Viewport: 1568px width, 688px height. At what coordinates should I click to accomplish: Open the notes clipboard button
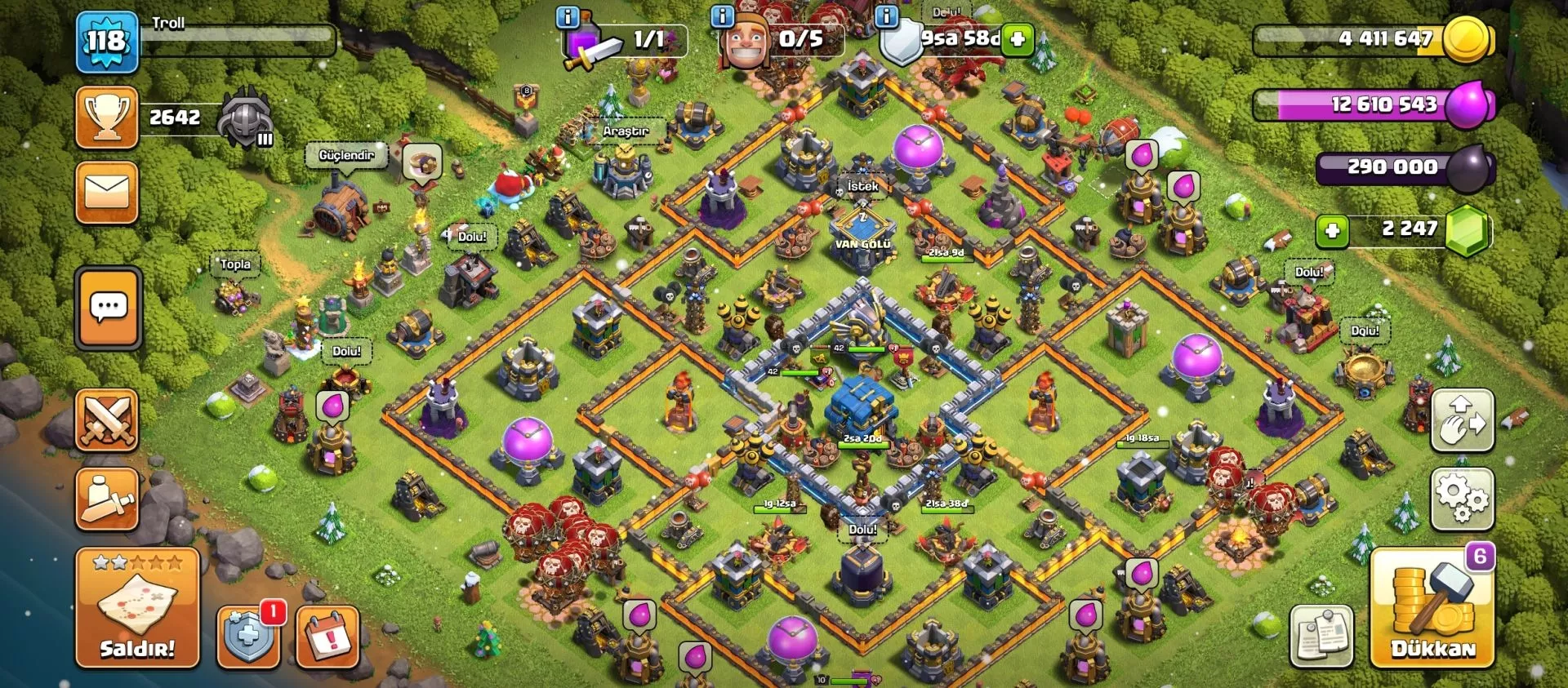click(x=1322, y=637)
